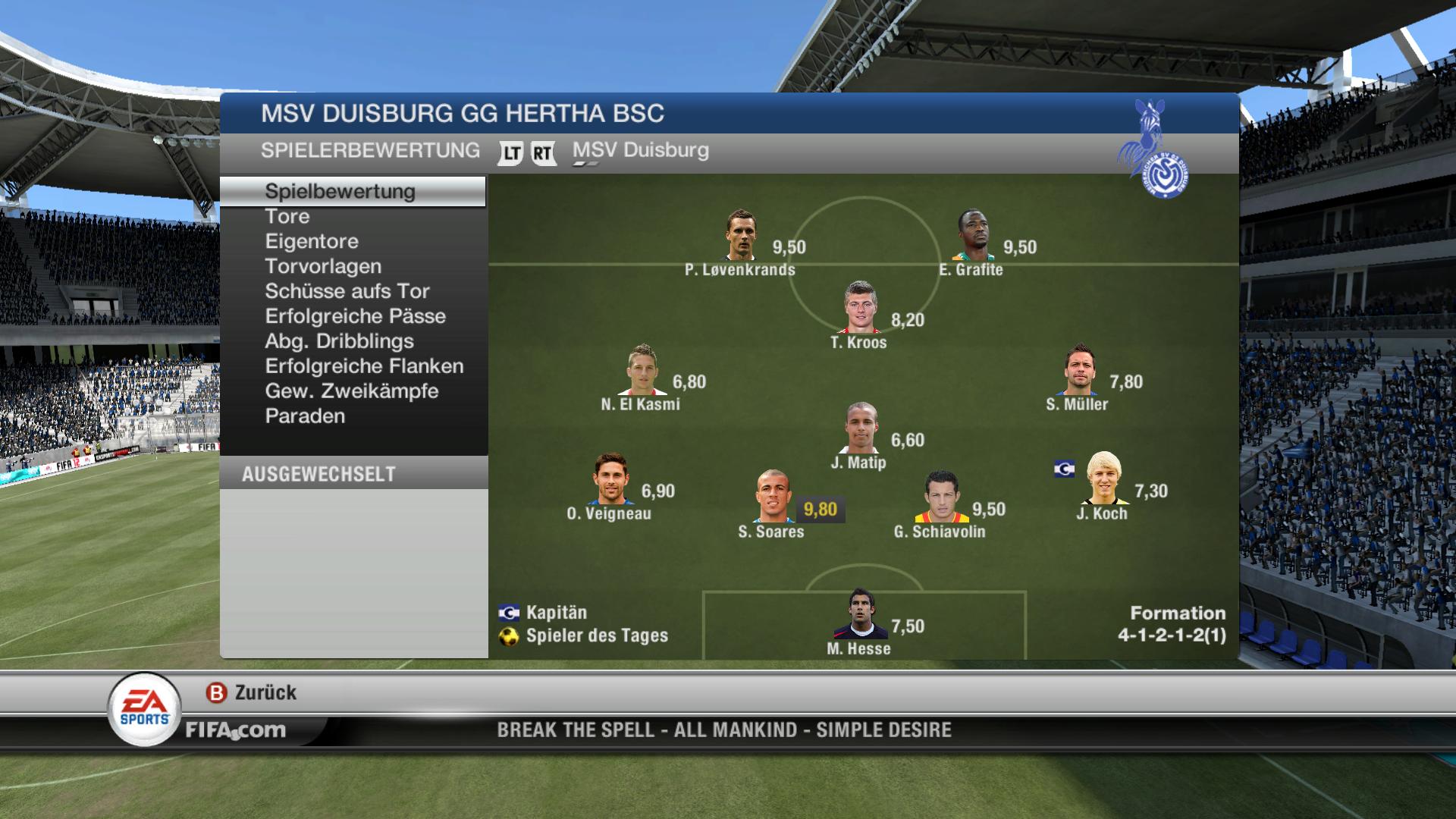Open the Tore statistic
The width and height of the screenshot is (1456, 819).
point(287,217)
